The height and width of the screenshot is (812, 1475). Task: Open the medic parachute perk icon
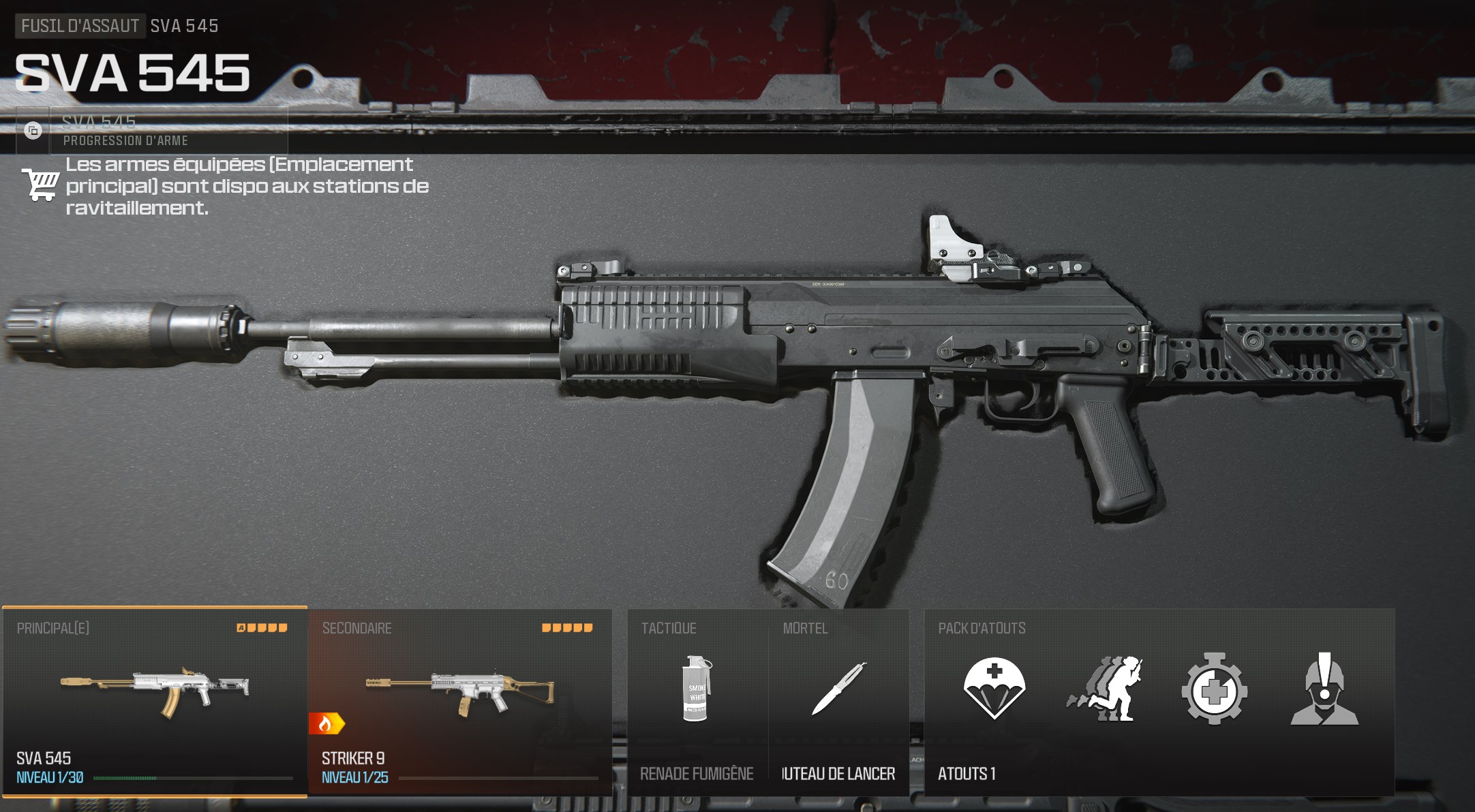(x=994, y=687)
